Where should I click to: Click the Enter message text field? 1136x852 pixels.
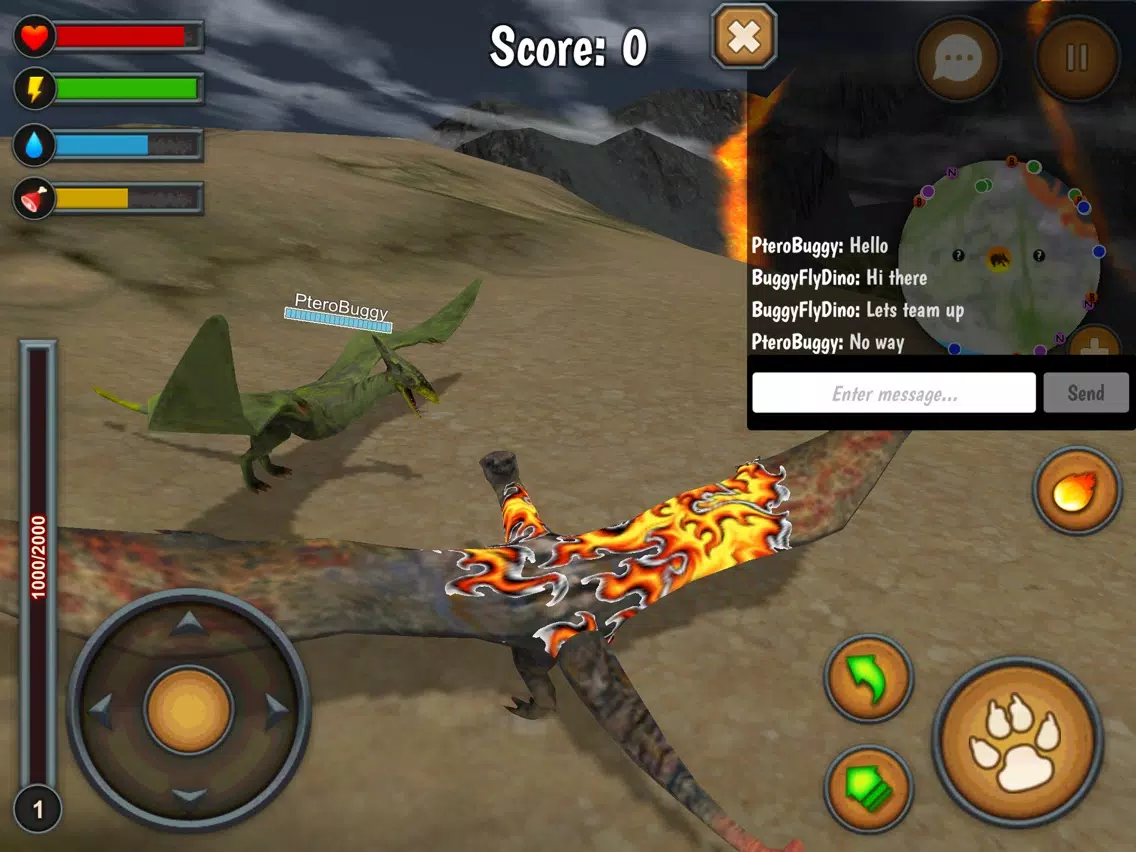click(x=894, y=393)
